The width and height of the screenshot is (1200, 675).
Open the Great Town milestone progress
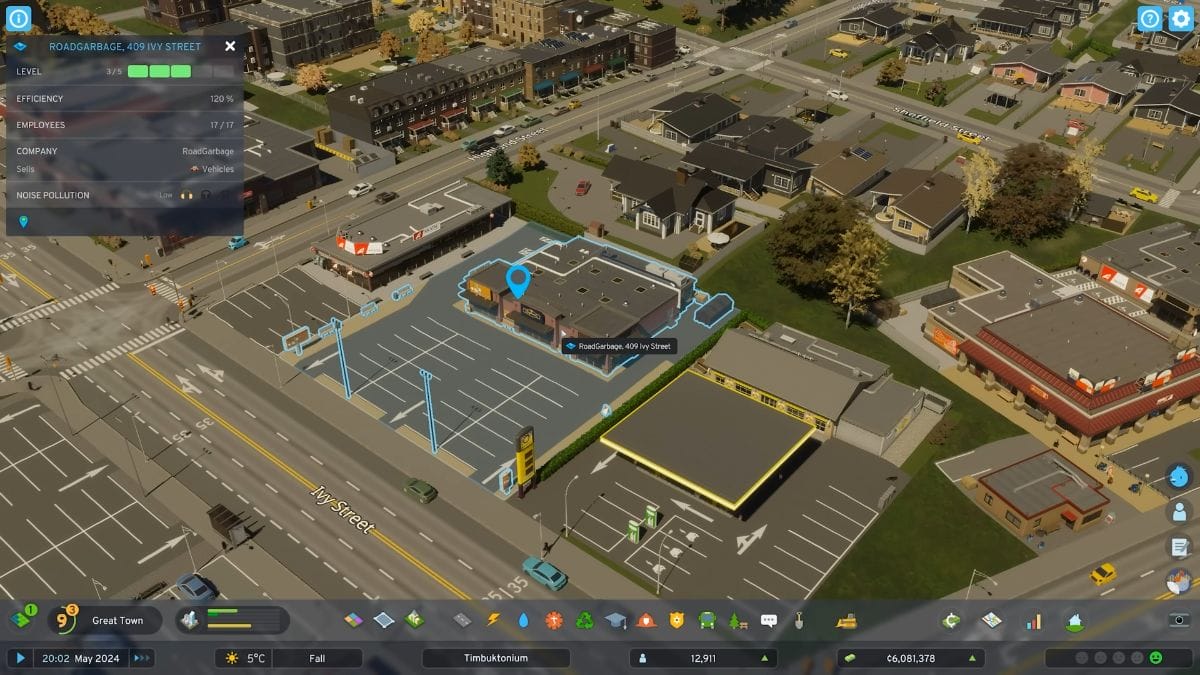[117, 621]
